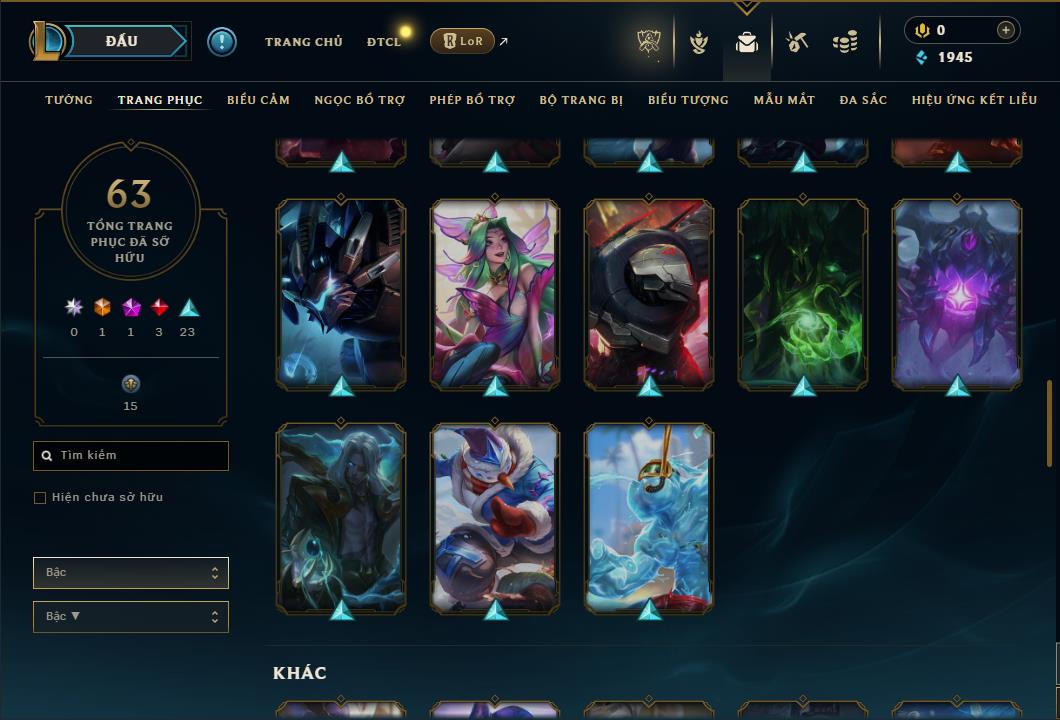Viewport: 1060px width, 720px height.
Task: View the BIỂU TƯỢNG tab
Action: [688, 100]
